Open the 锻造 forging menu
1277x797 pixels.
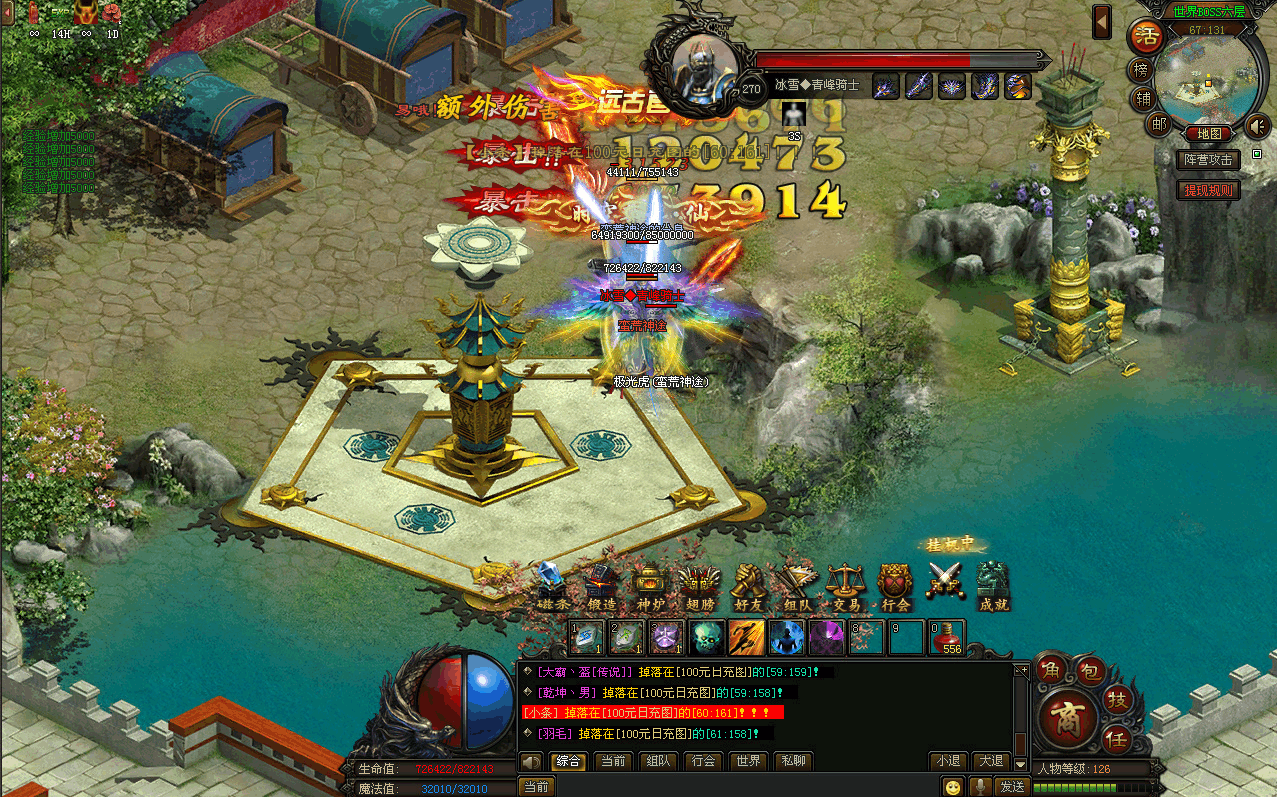(x=600, y=586)
